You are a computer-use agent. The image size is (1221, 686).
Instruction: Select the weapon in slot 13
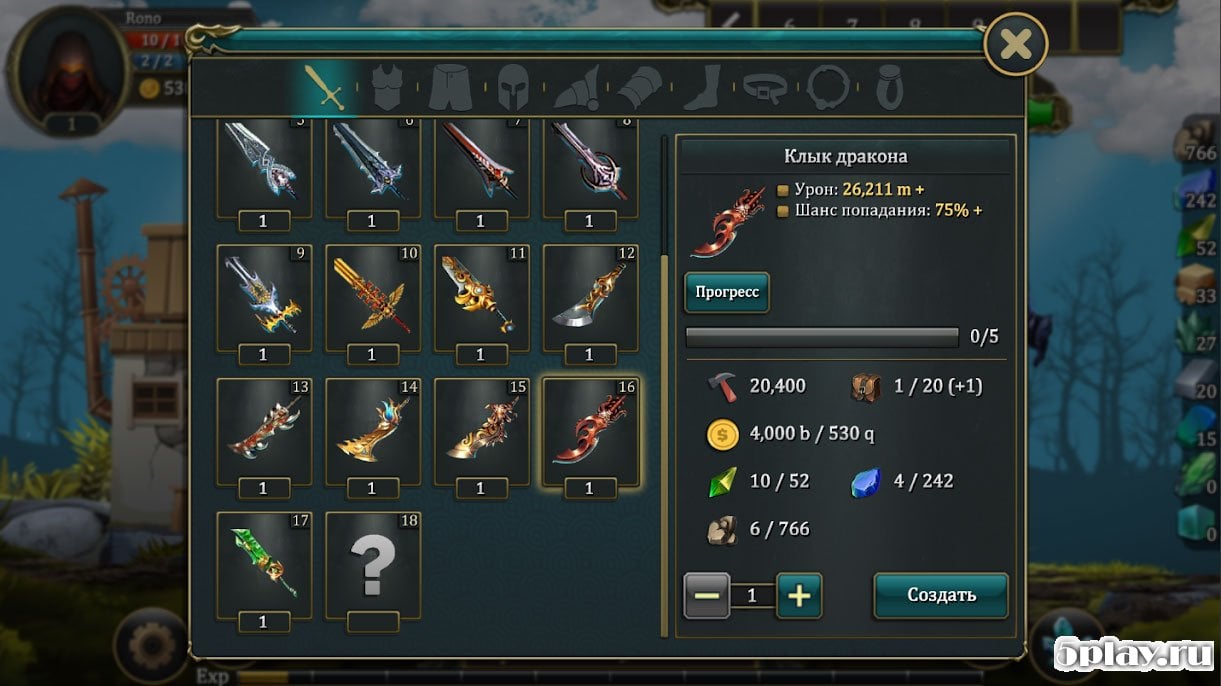pyautogui.click(x=264, y=428)
